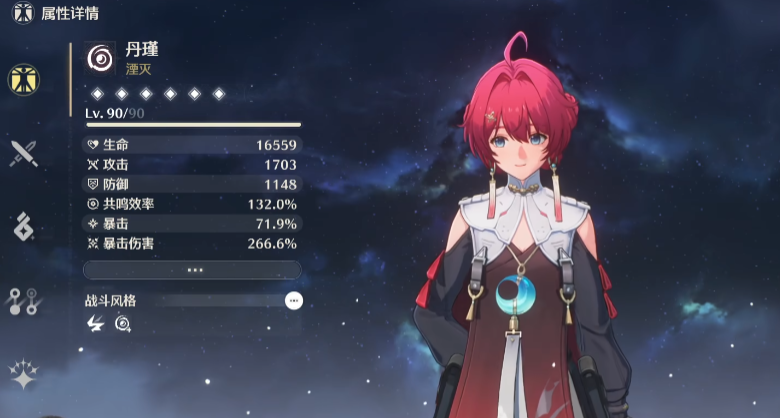
Task: Click the 湮灭 element swirl icon by 丹瑾
Action: click(x=100, y=57)
